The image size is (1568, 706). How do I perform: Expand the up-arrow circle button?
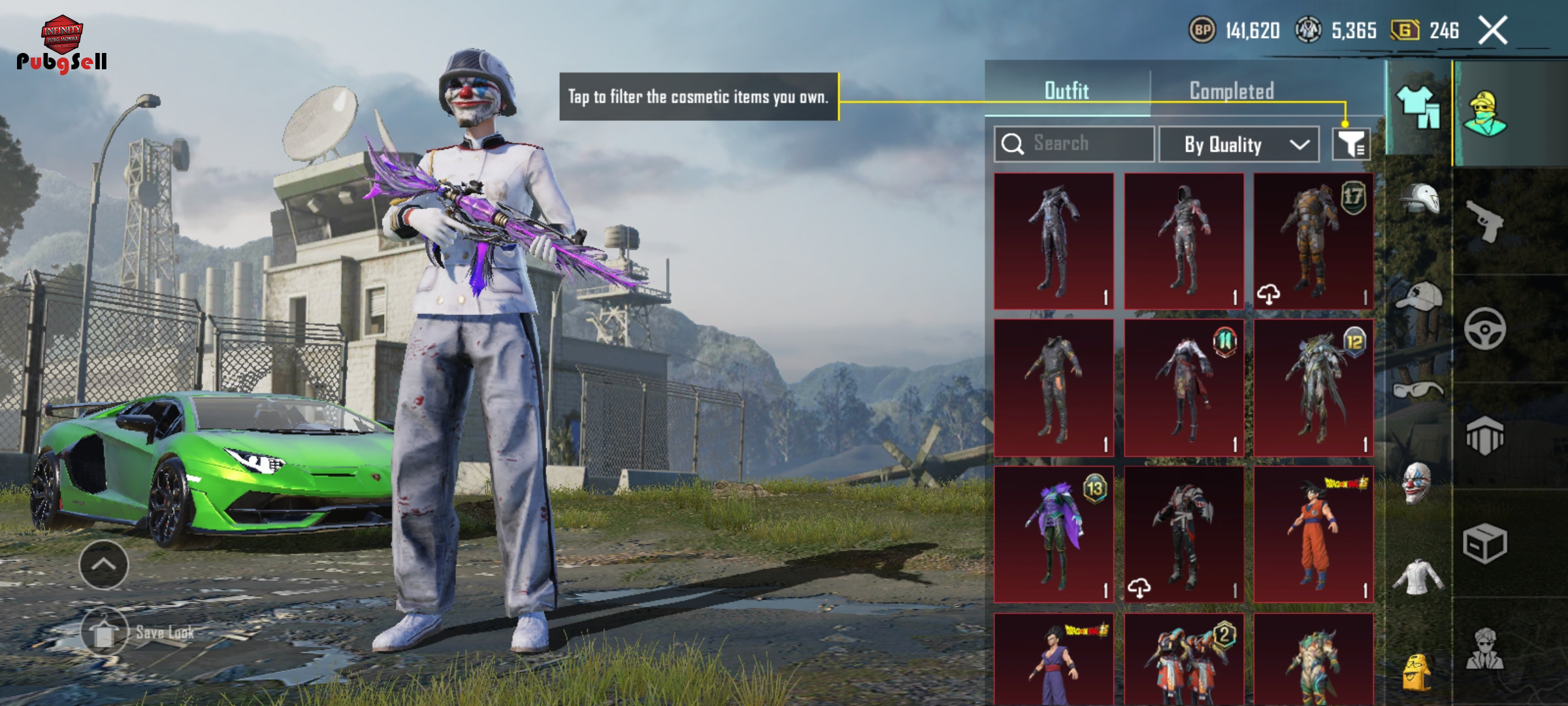click(x=104, y=565)
